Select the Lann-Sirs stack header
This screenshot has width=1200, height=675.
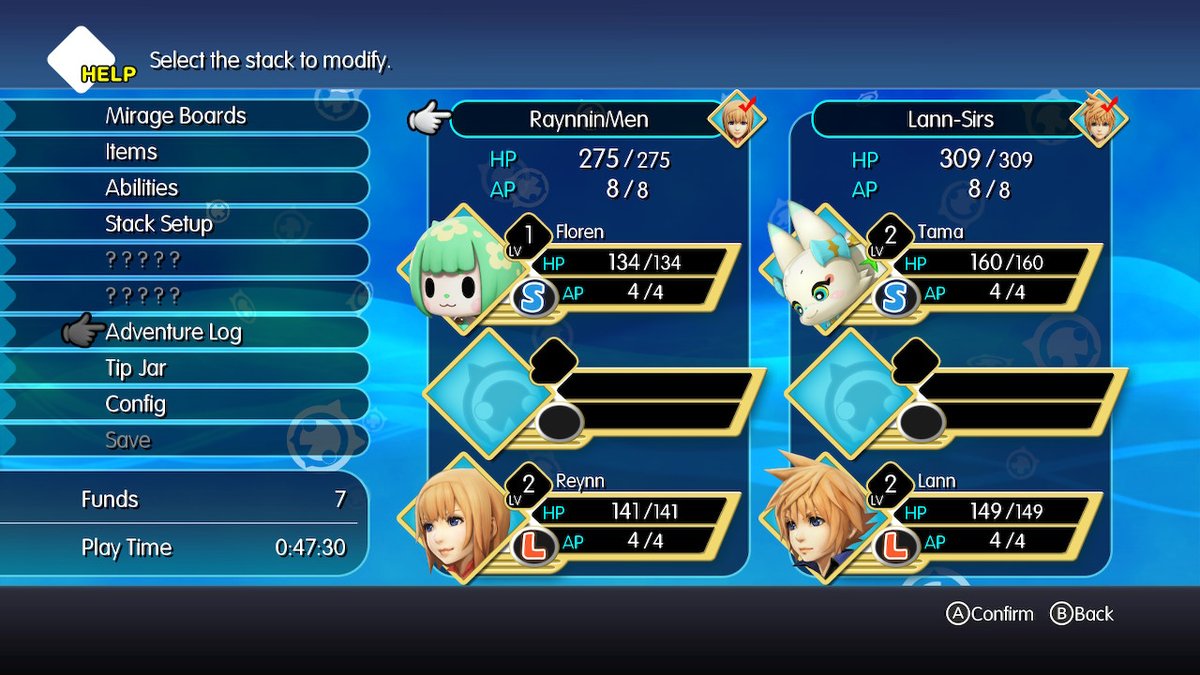point(950,120)
